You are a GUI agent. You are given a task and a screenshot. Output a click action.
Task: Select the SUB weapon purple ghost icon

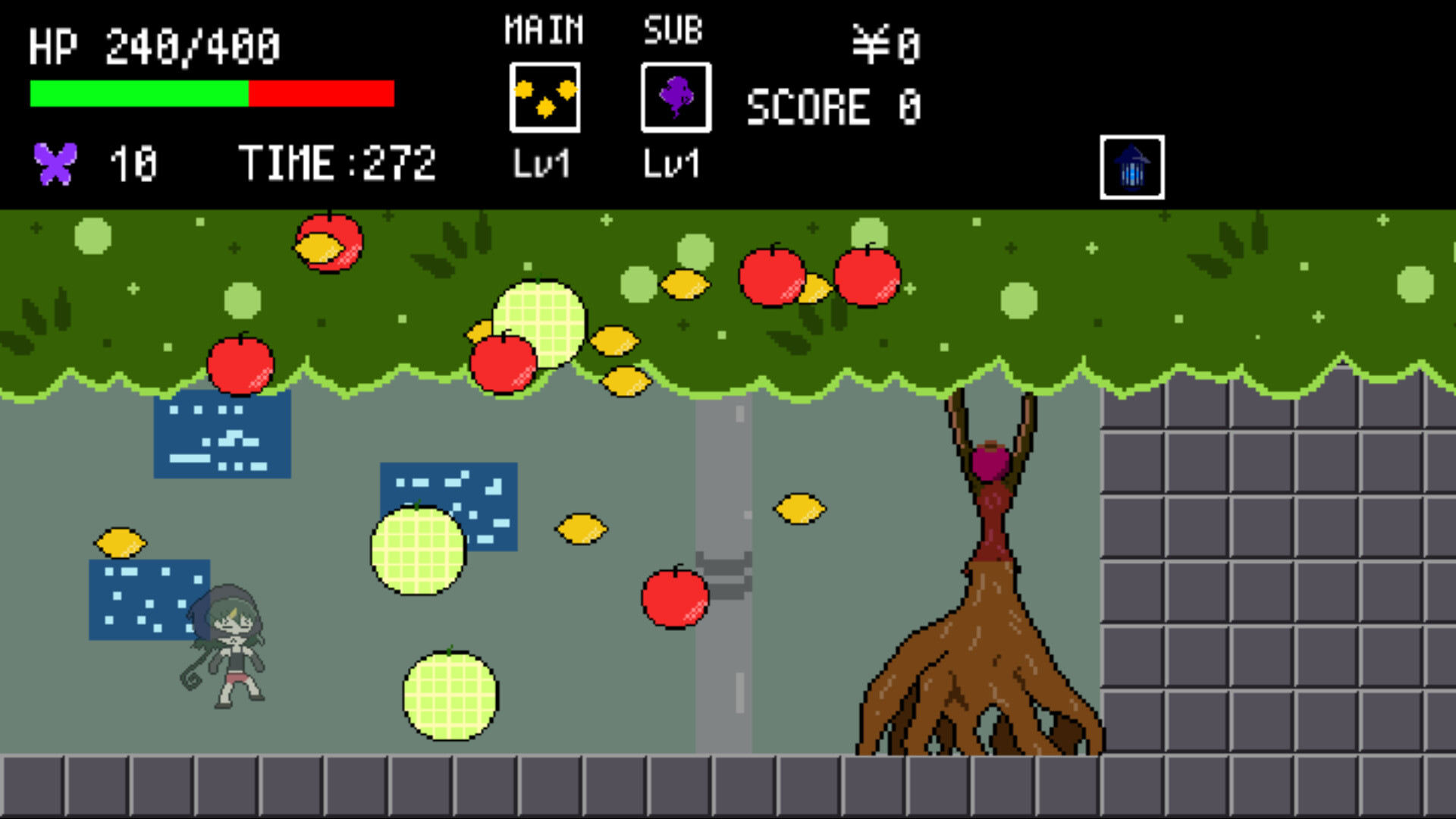coord(675,97)
